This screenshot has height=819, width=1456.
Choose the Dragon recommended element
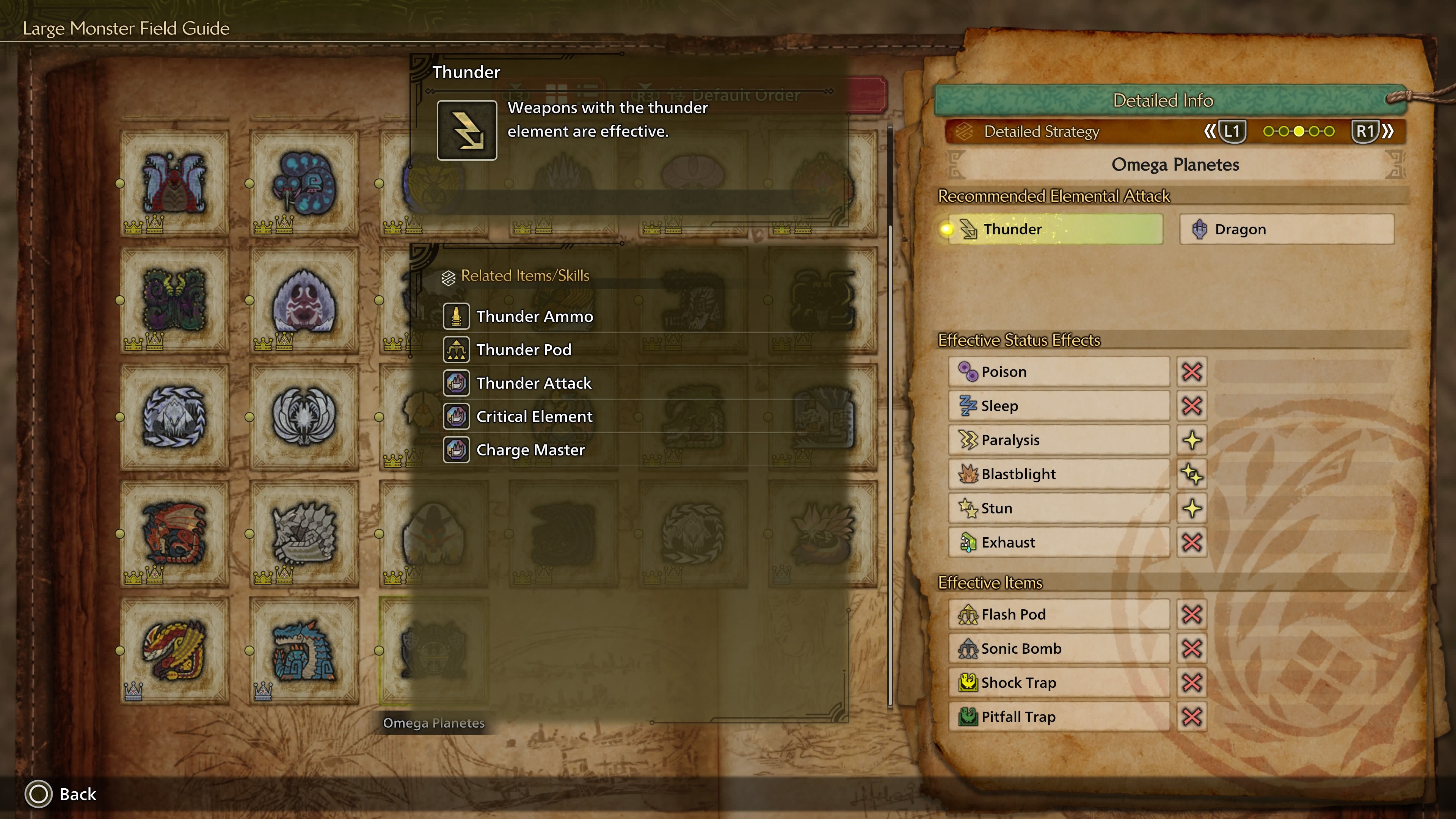coord(1287,229)
